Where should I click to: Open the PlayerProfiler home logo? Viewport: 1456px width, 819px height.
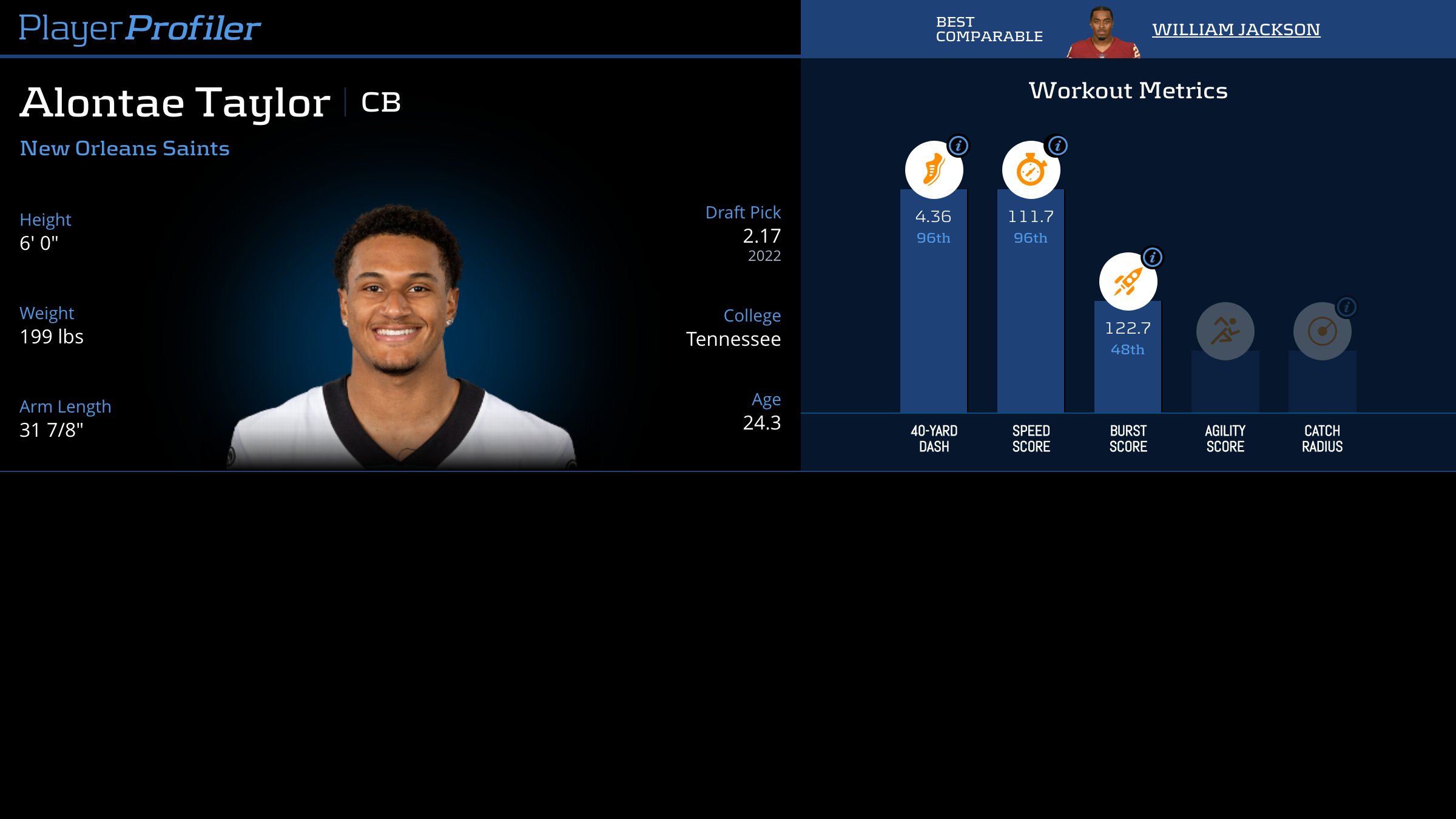click(140, 29)
